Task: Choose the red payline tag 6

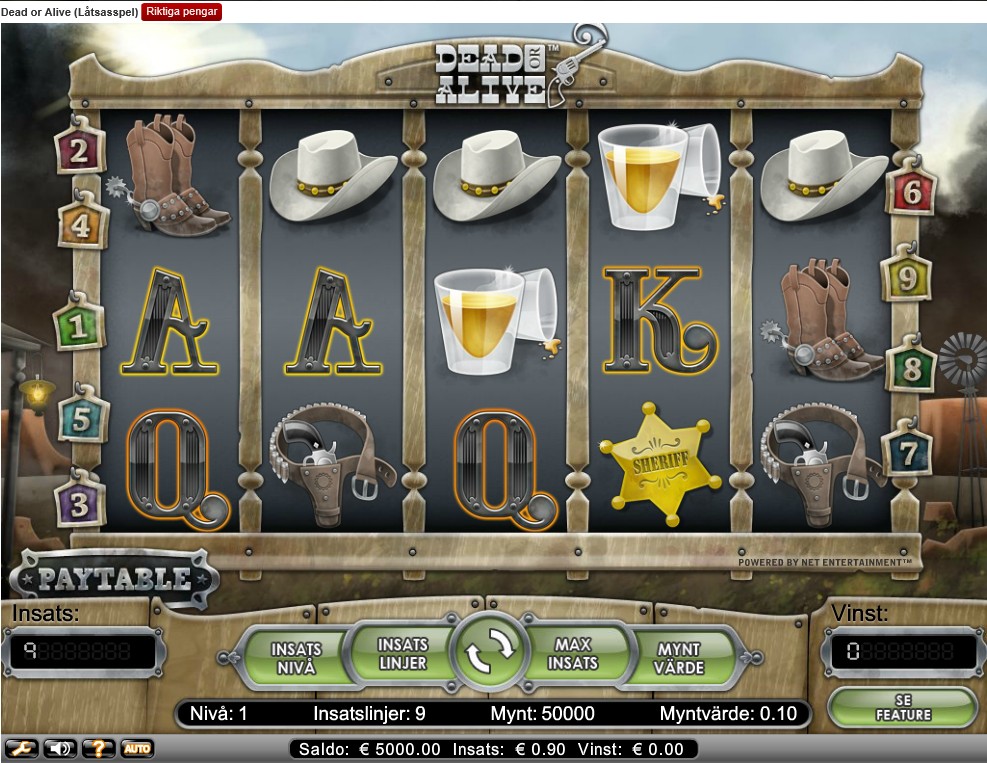Action: click(x=911, y=192)
